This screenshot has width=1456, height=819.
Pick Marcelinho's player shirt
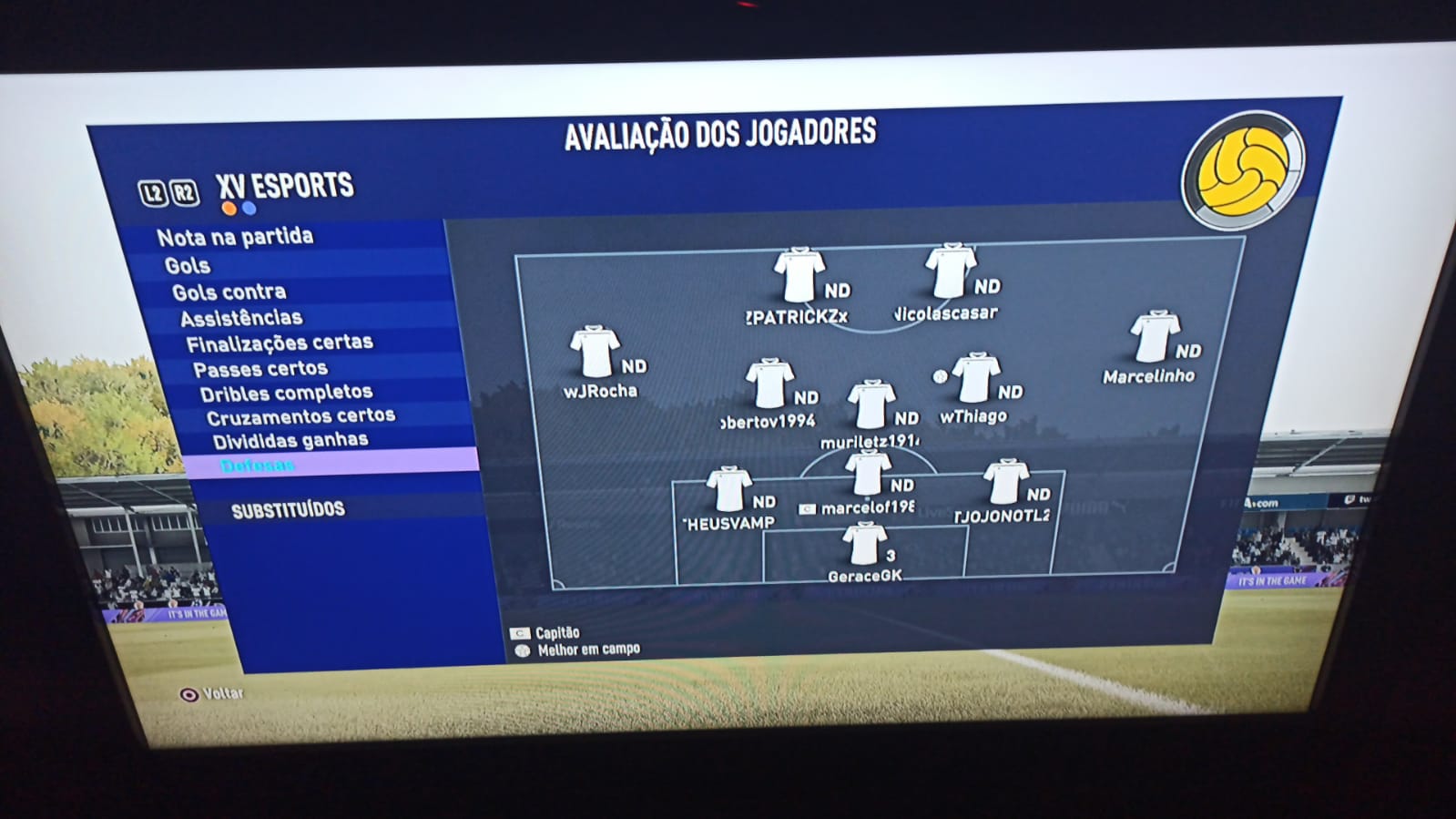(1155, 337)
